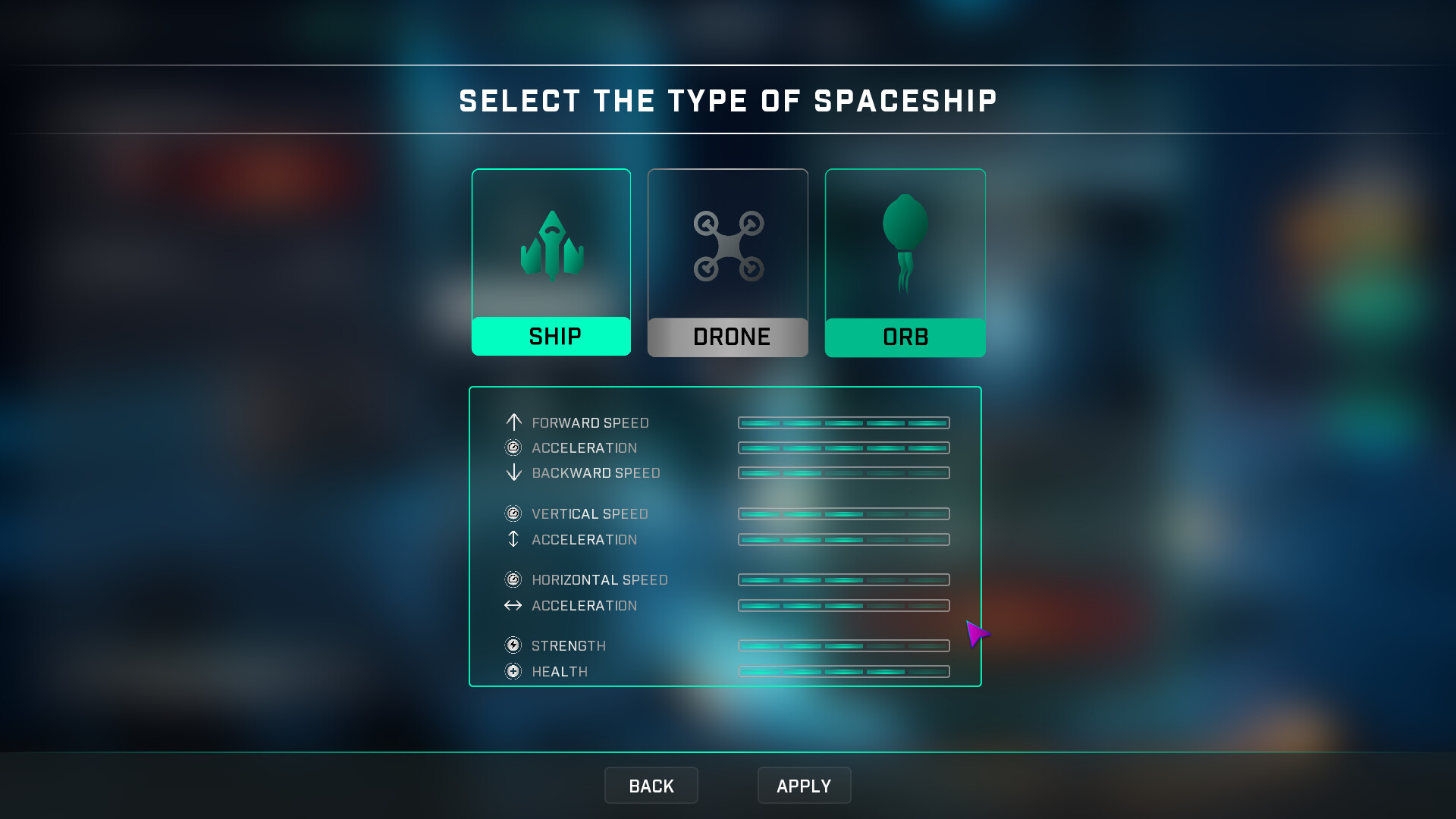Viewport: 1456px width, 819px height.
Task: Click the gauge icon beside Horizontal Speed
Action: 513,579
